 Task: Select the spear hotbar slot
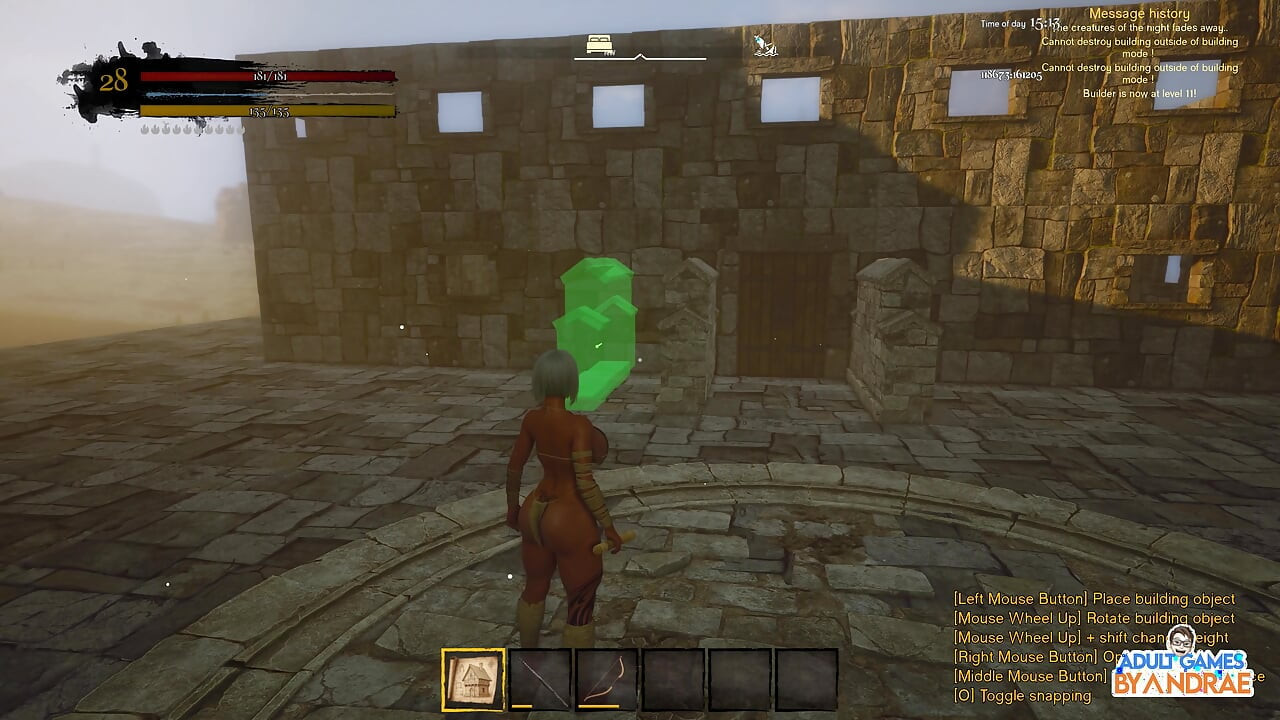pyautogui.click(x=540, y=680)
